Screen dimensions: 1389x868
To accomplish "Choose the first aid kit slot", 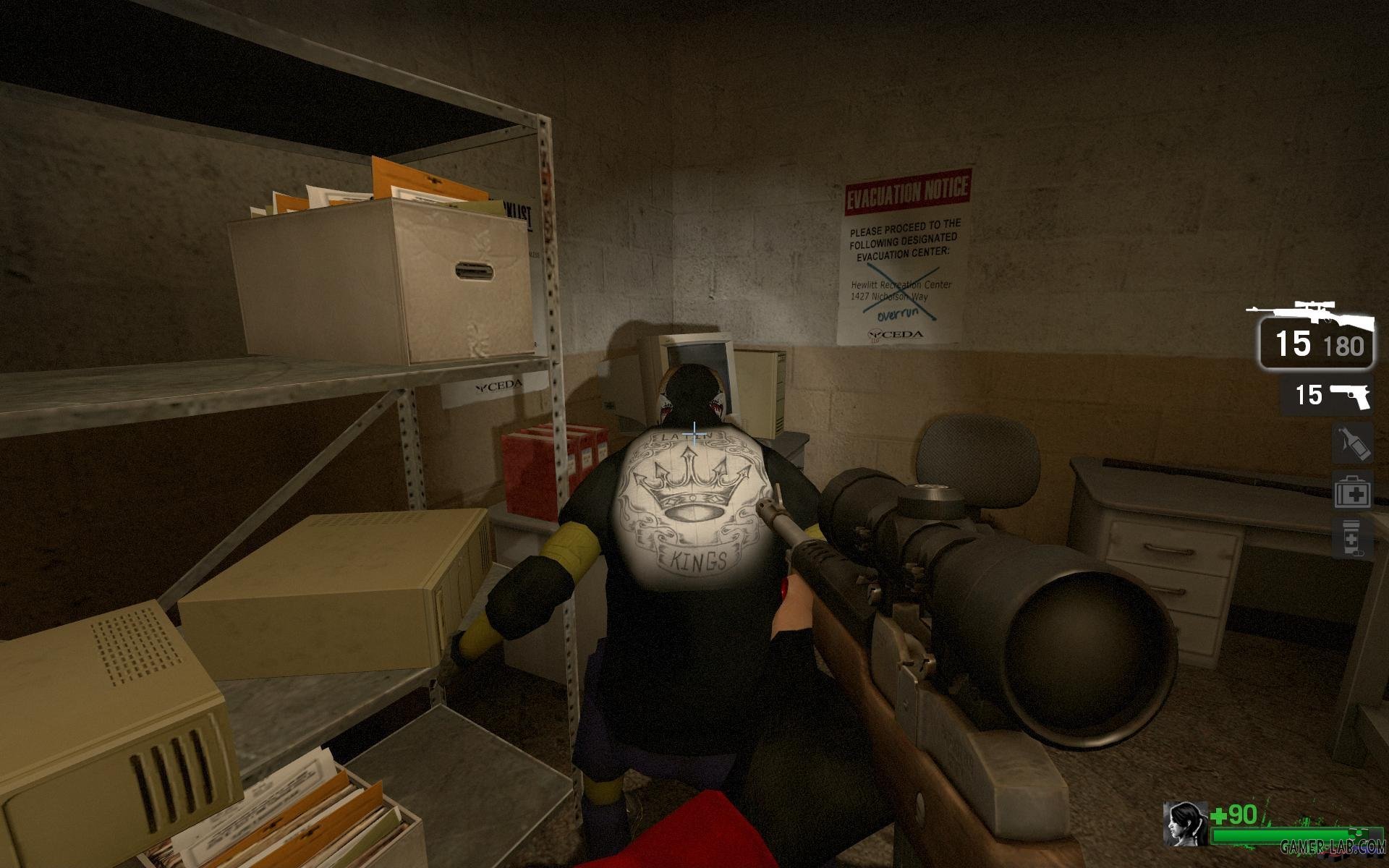I will tap(1352, 491).
